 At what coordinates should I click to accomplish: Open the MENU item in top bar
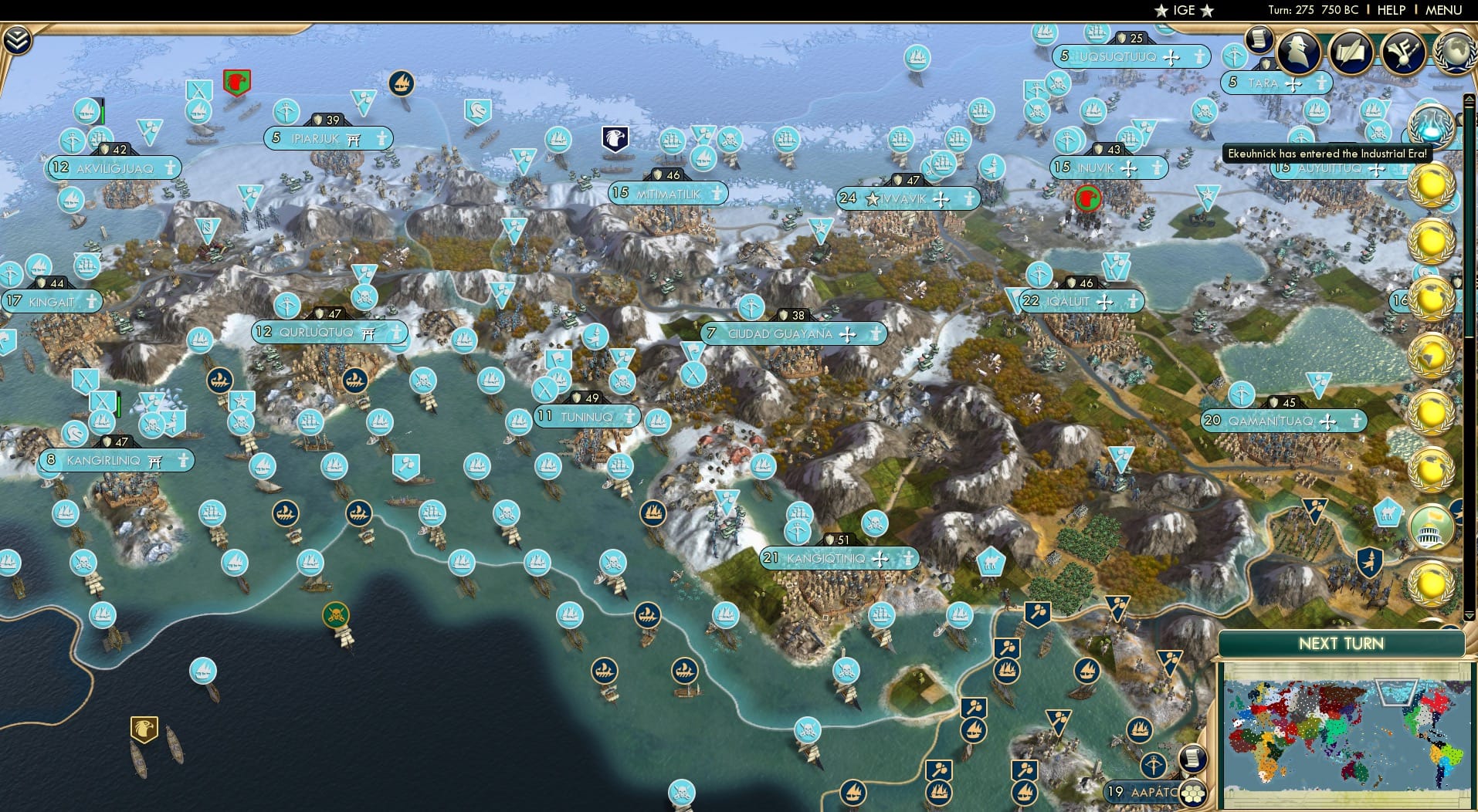tap(1443, 10)
